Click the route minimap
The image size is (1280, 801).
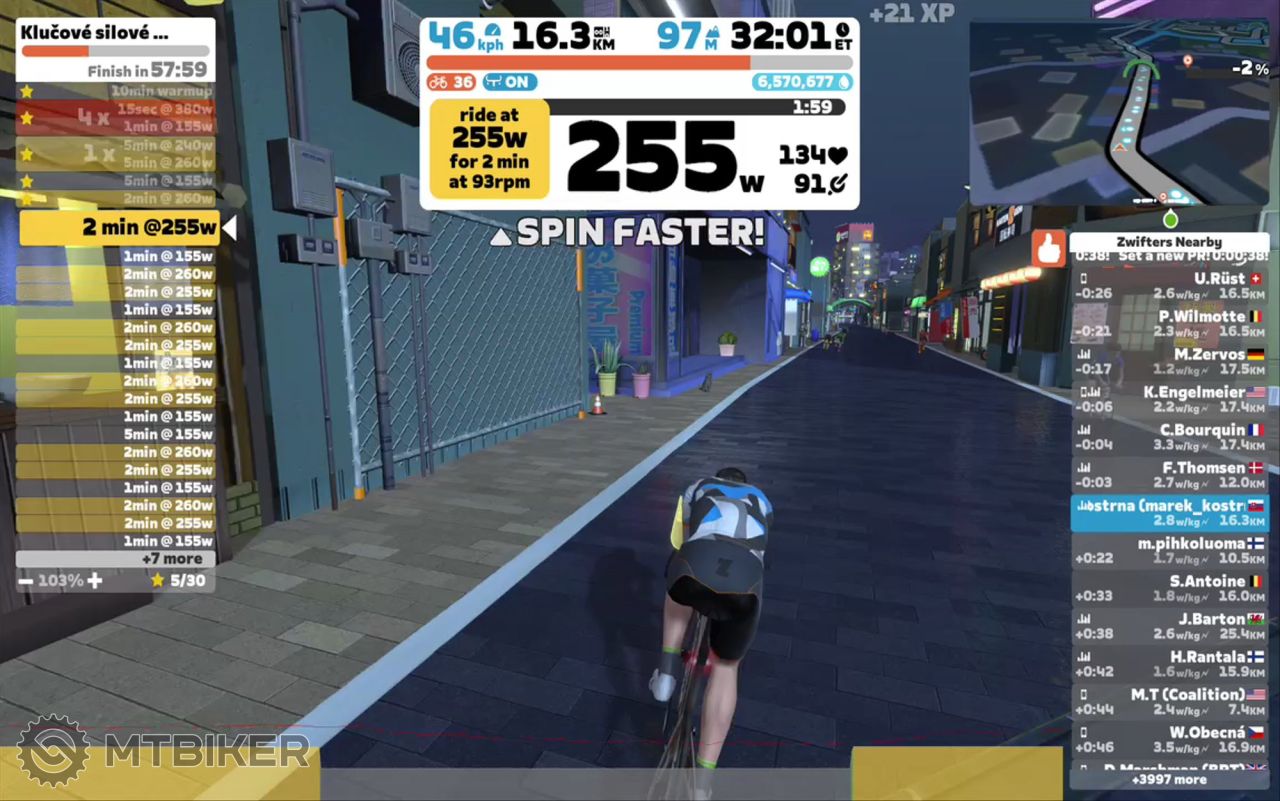(x=1119, y=113)
